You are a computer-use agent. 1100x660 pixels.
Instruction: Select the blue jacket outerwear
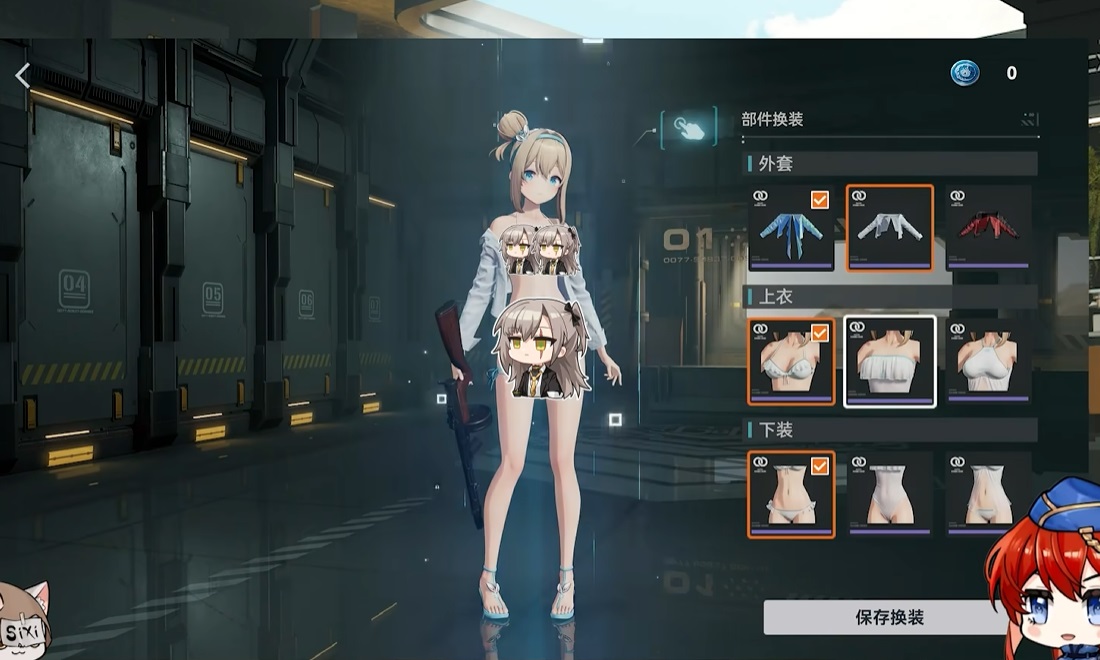tap(791, 228)
